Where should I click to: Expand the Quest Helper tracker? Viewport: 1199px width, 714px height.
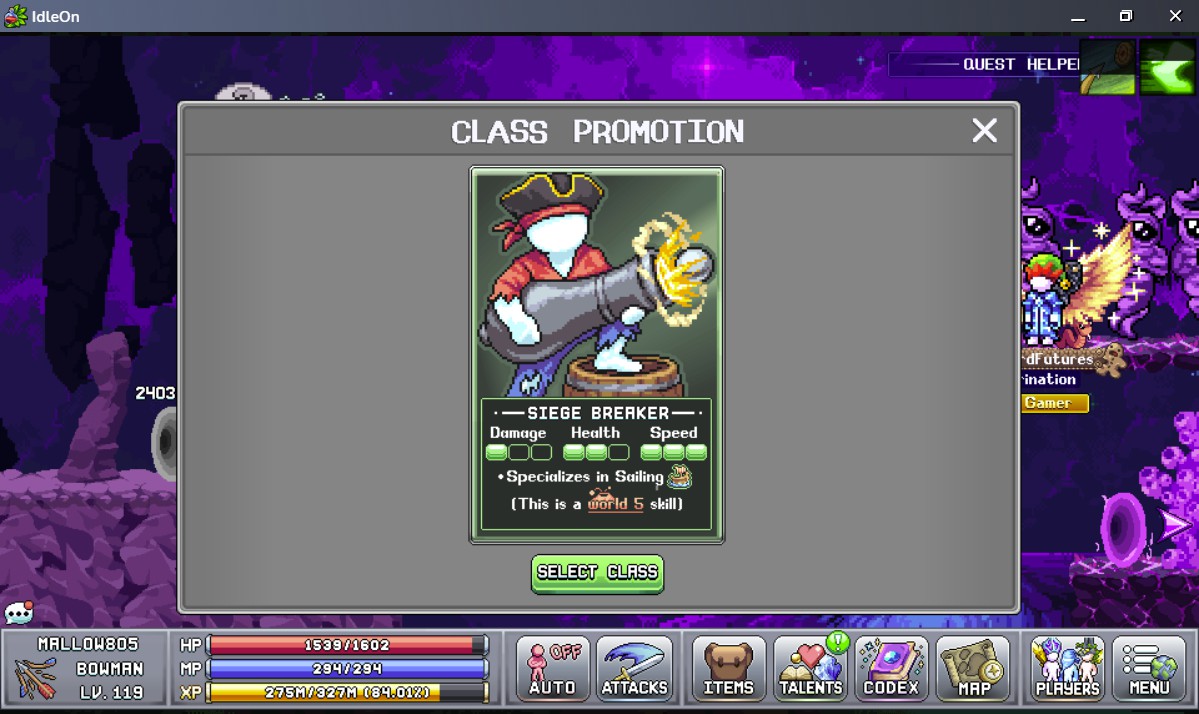[x=984, y=65]
